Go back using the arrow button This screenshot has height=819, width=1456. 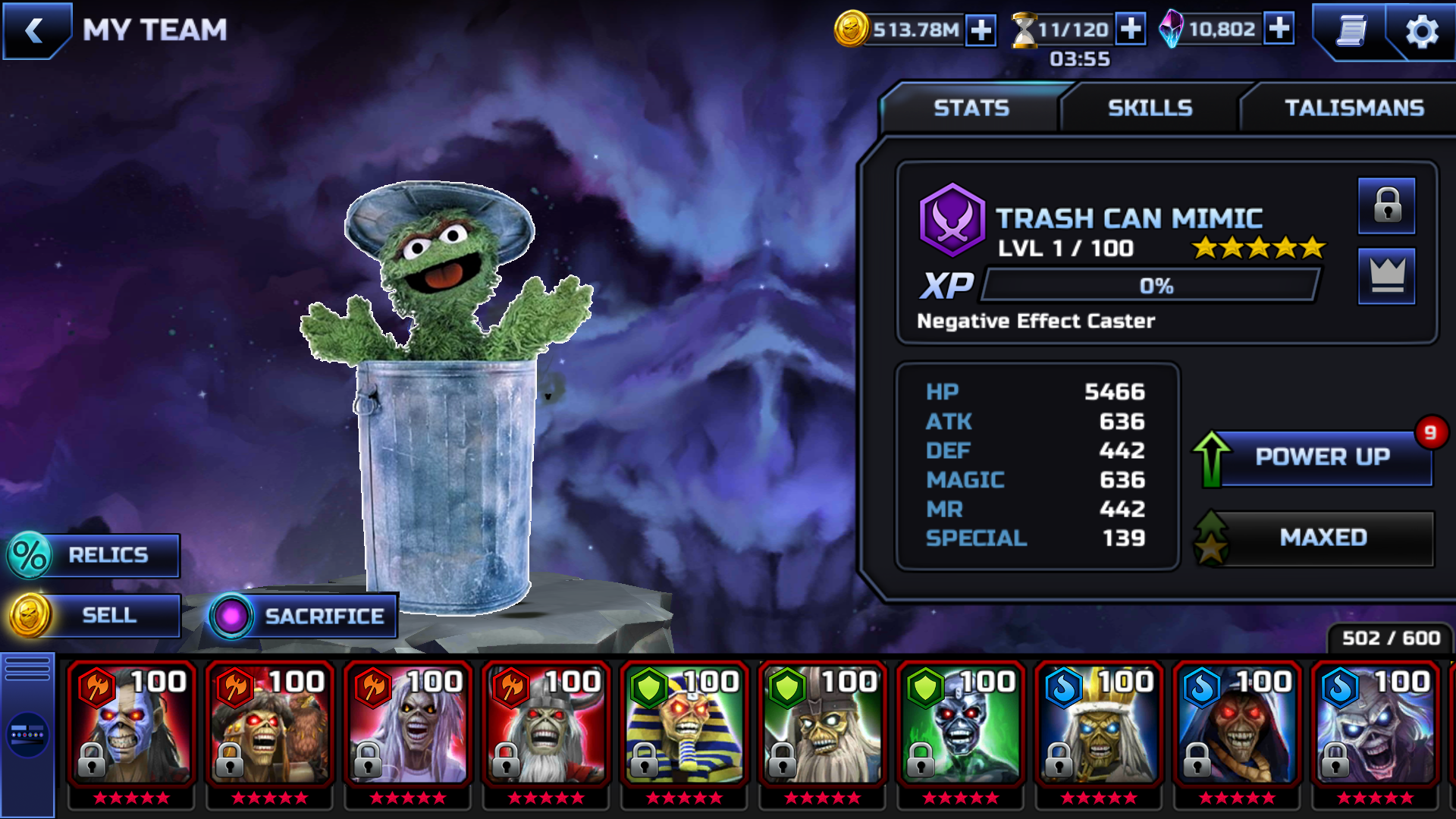(34, 30)
